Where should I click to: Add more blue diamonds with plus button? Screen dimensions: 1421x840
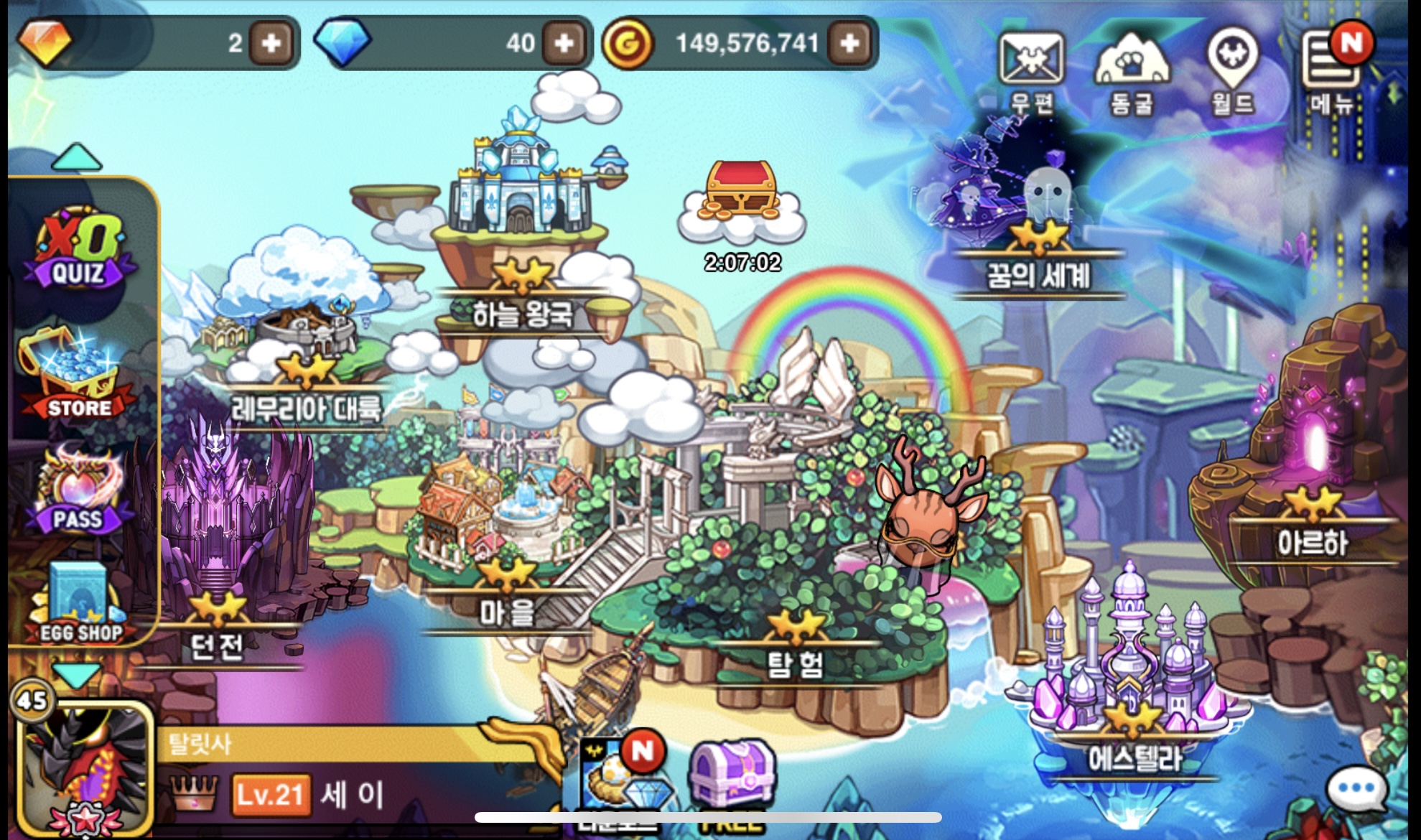(564, 44)
